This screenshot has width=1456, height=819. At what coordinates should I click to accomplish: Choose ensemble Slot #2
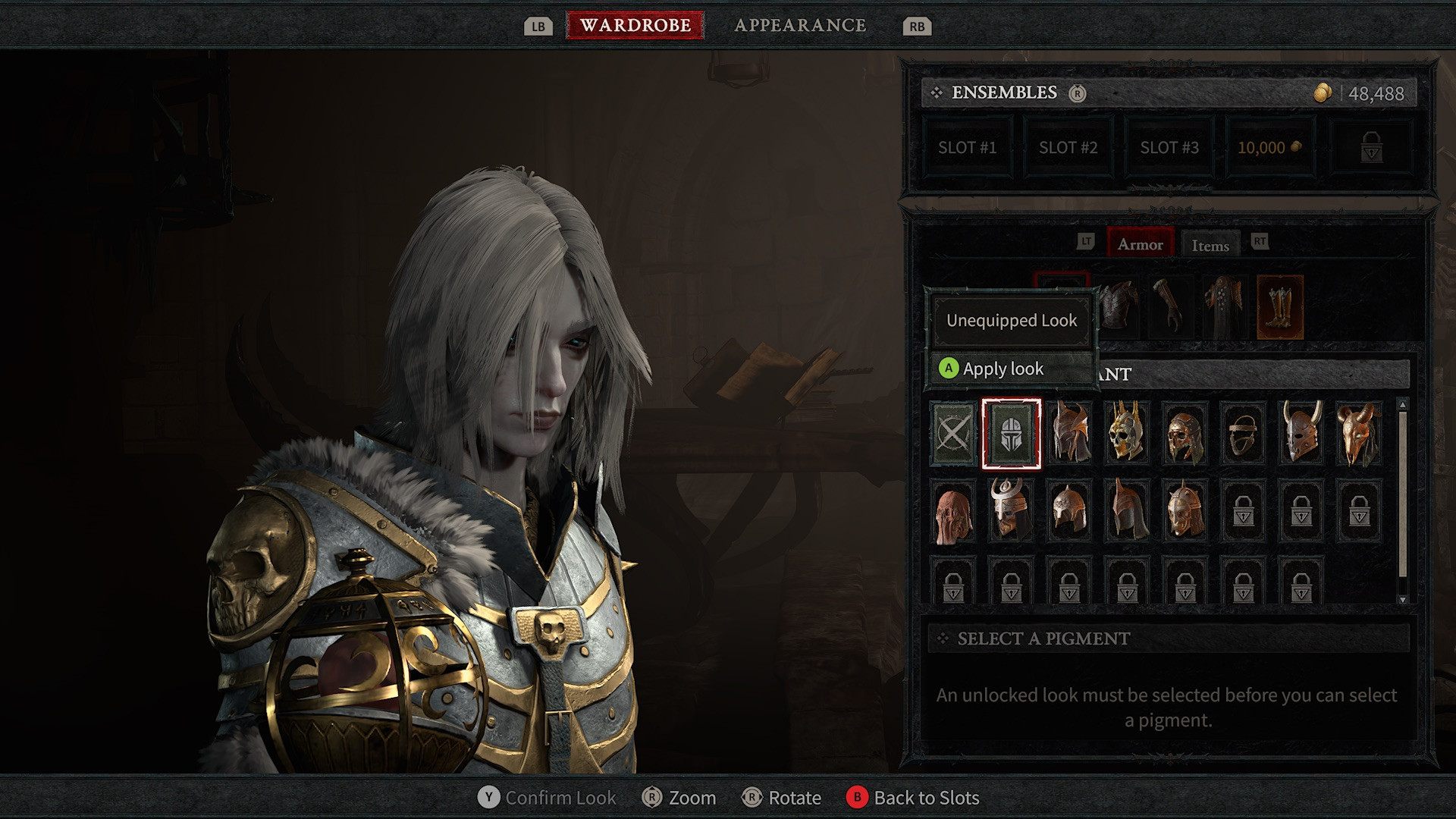(x=1068, y=148)
